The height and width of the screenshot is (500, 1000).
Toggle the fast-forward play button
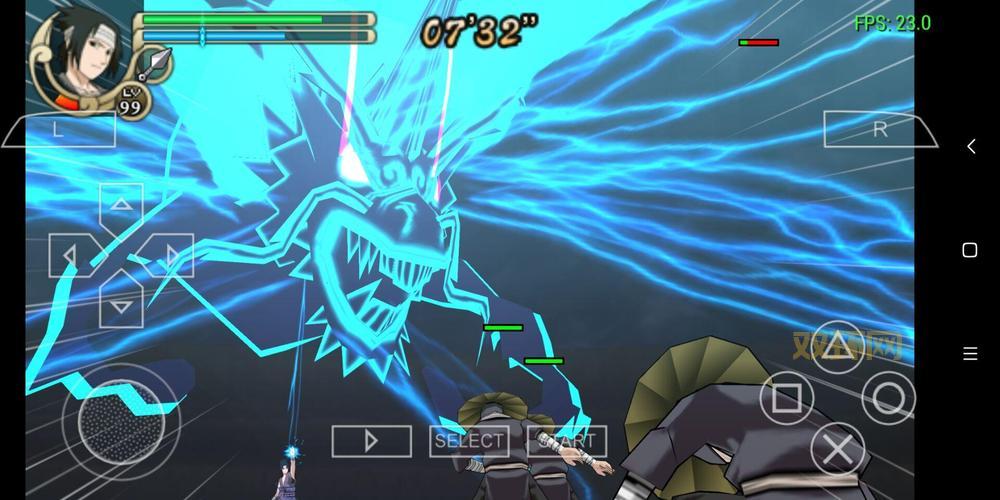pyautogui.click(x=371, y=441)
